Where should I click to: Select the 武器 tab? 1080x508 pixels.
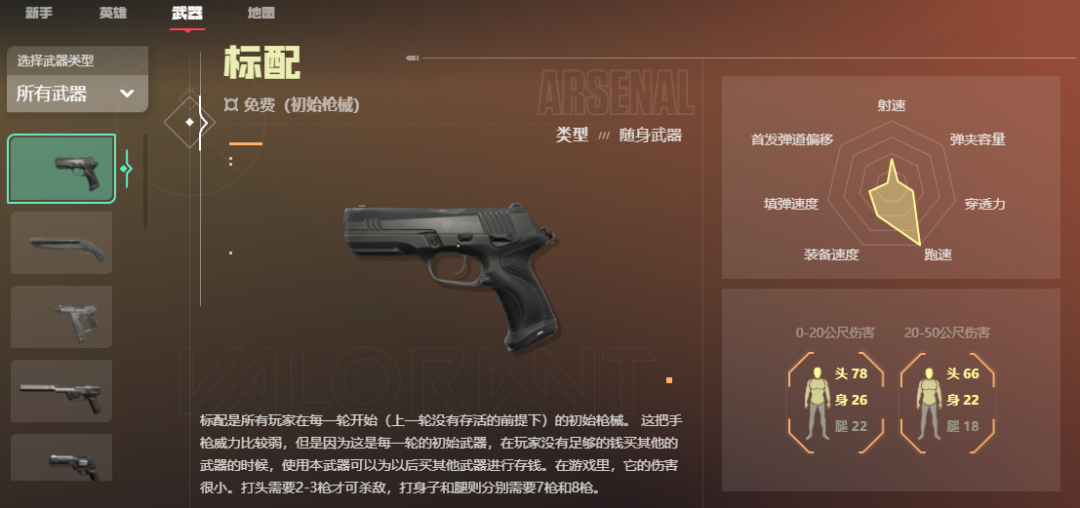[x=187, y=13]
